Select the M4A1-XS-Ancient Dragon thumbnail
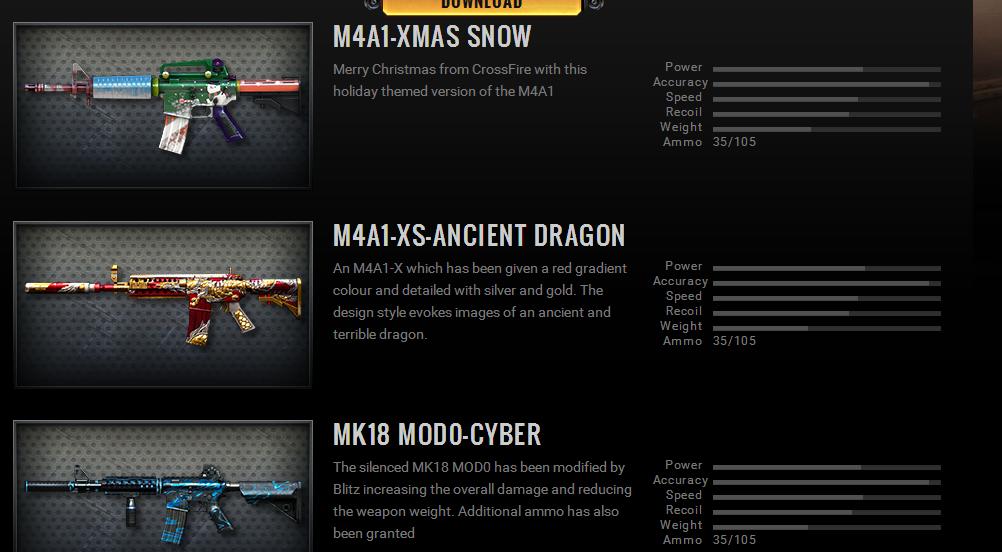 [x=163, y=305]
